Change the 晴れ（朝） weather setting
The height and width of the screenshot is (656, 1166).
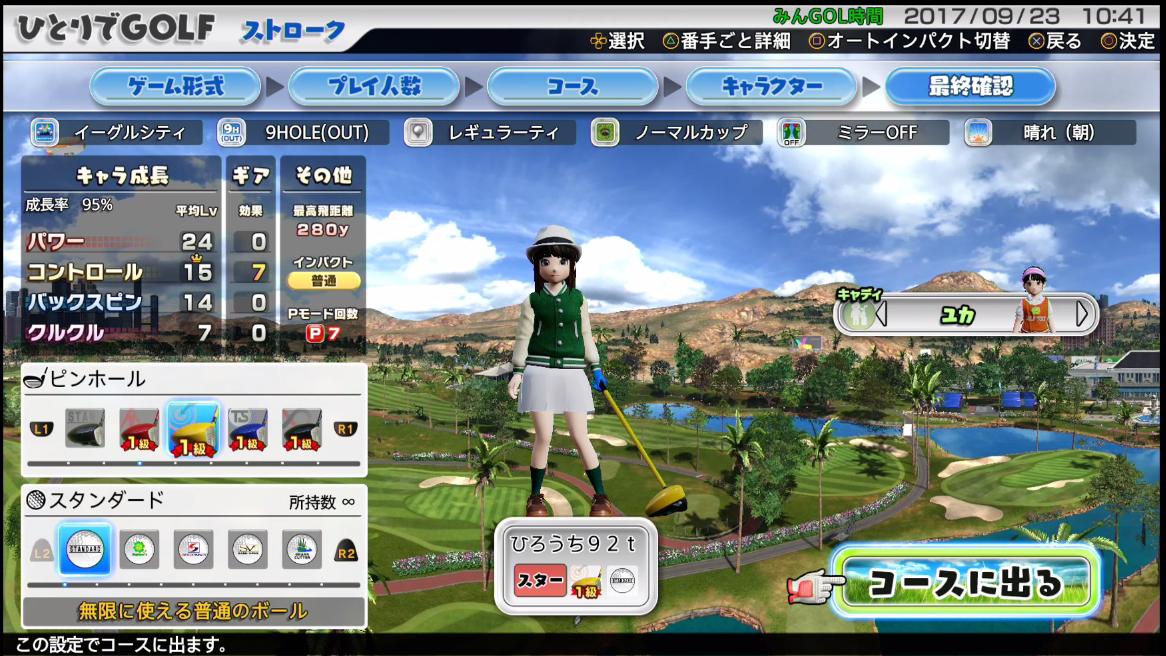[1048, 132]
